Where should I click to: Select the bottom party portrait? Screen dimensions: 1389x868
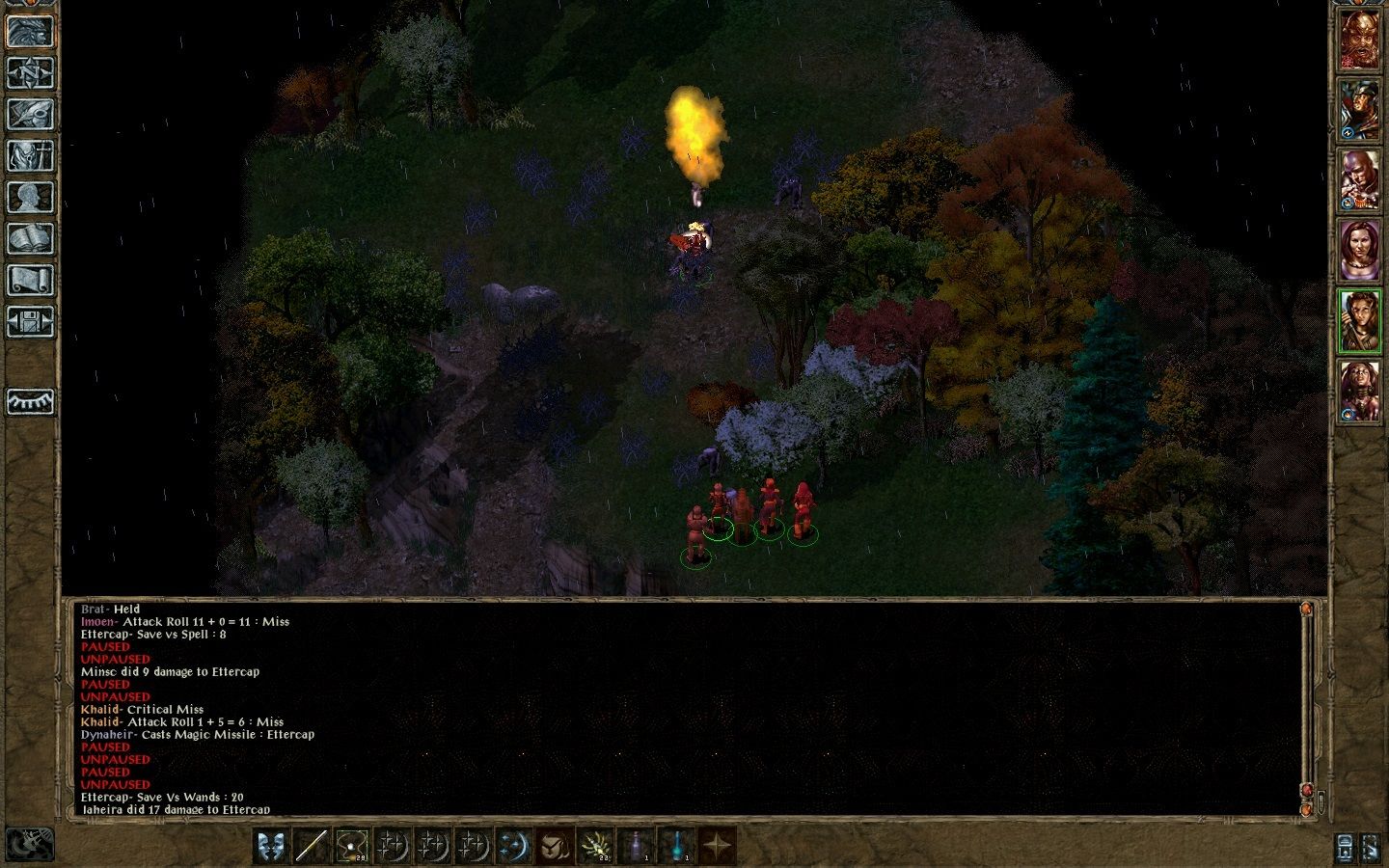click(1359, 392)
